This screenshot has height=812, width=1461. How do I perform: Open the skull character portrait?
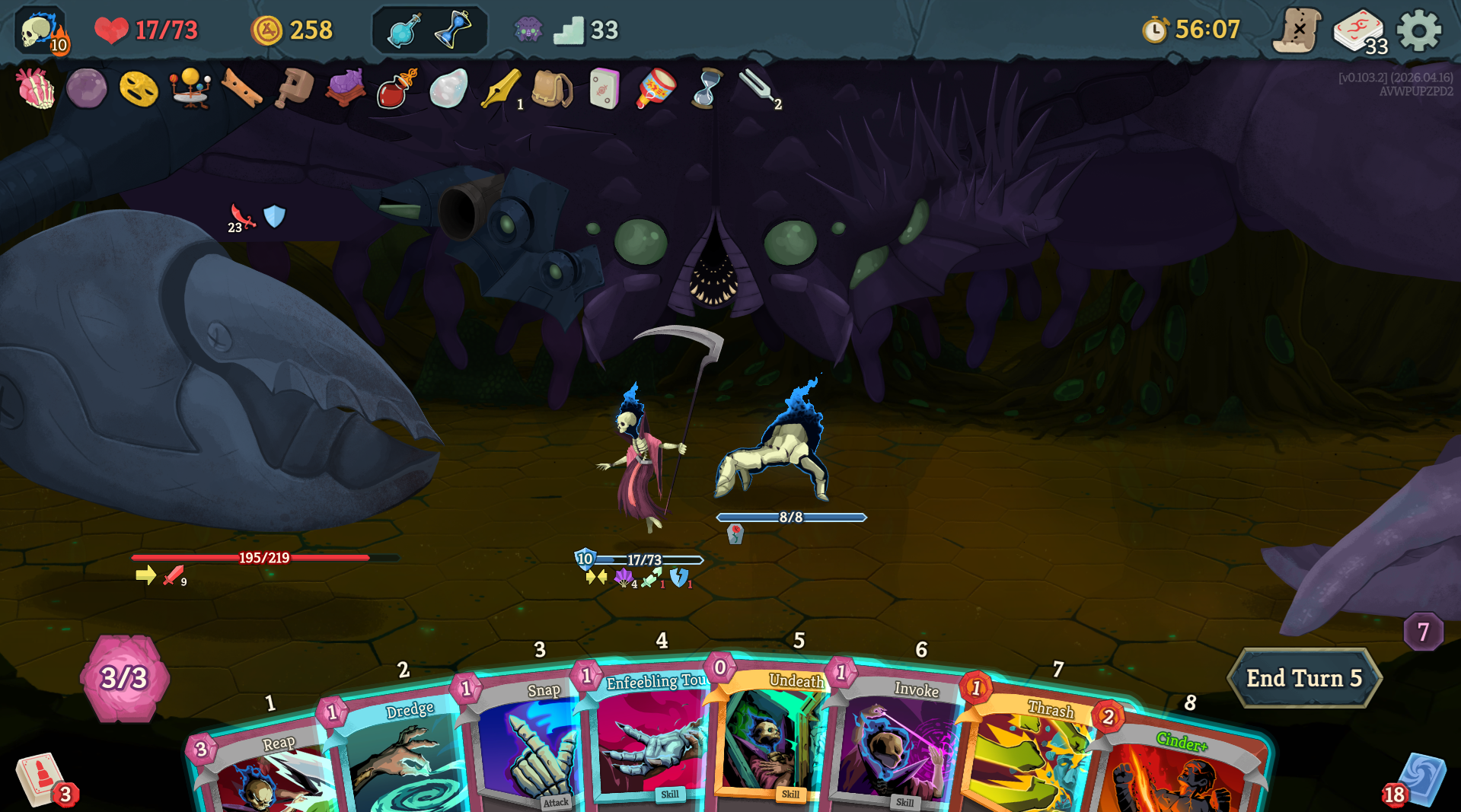click(x=41, y=32)
